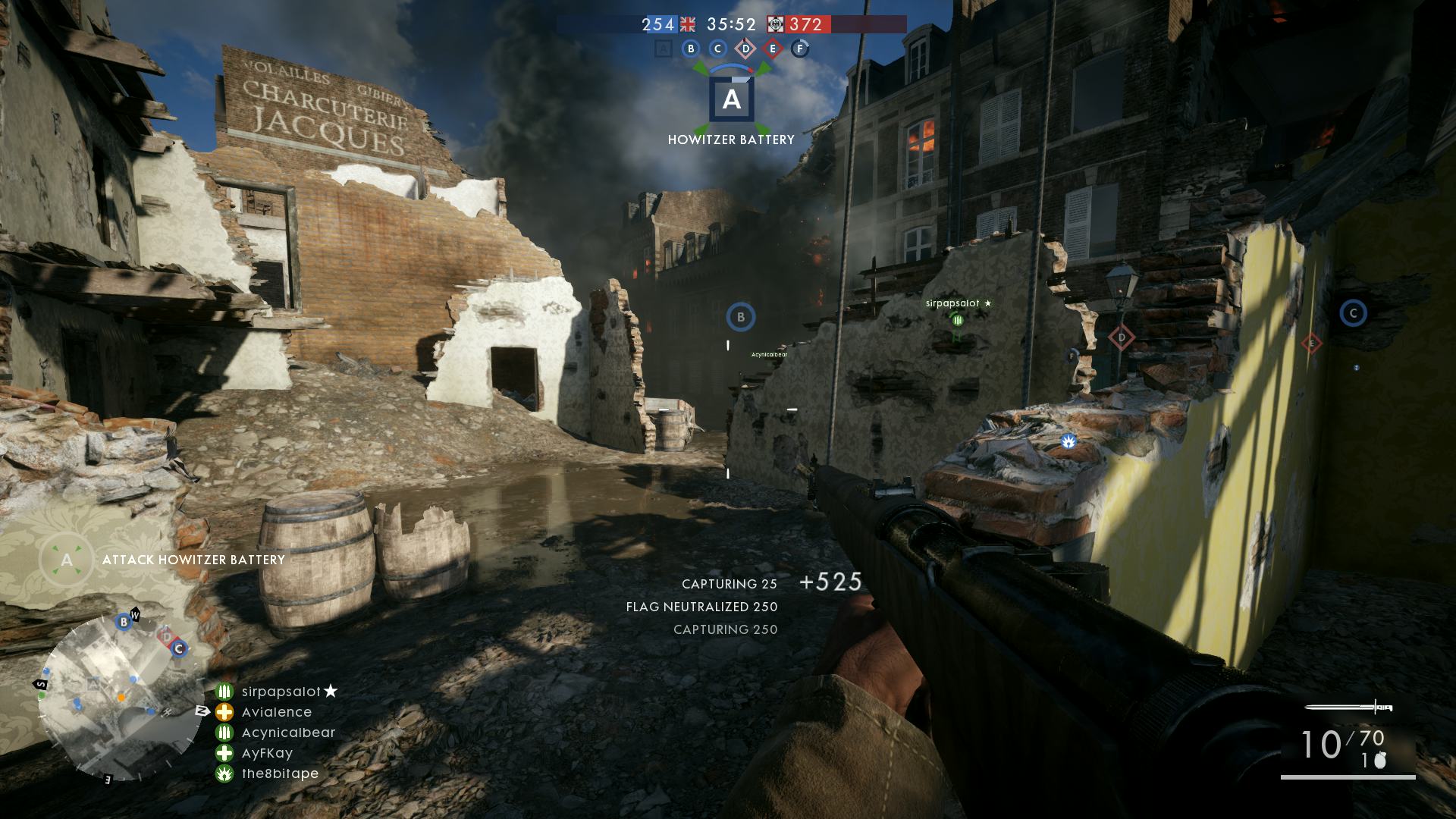Select squad leader sirpapsalot in the squad list
1456x819 pixels.
coord(281,692)
